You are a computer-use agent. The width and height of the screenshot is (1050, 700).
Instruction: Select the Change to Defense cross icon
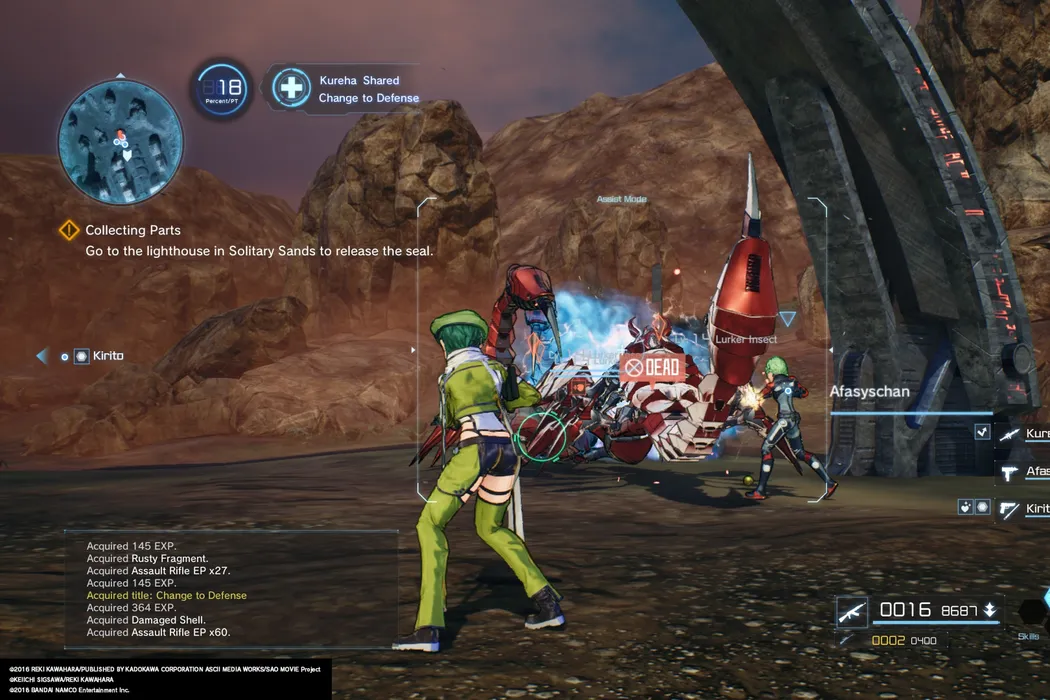coord(291,88)
